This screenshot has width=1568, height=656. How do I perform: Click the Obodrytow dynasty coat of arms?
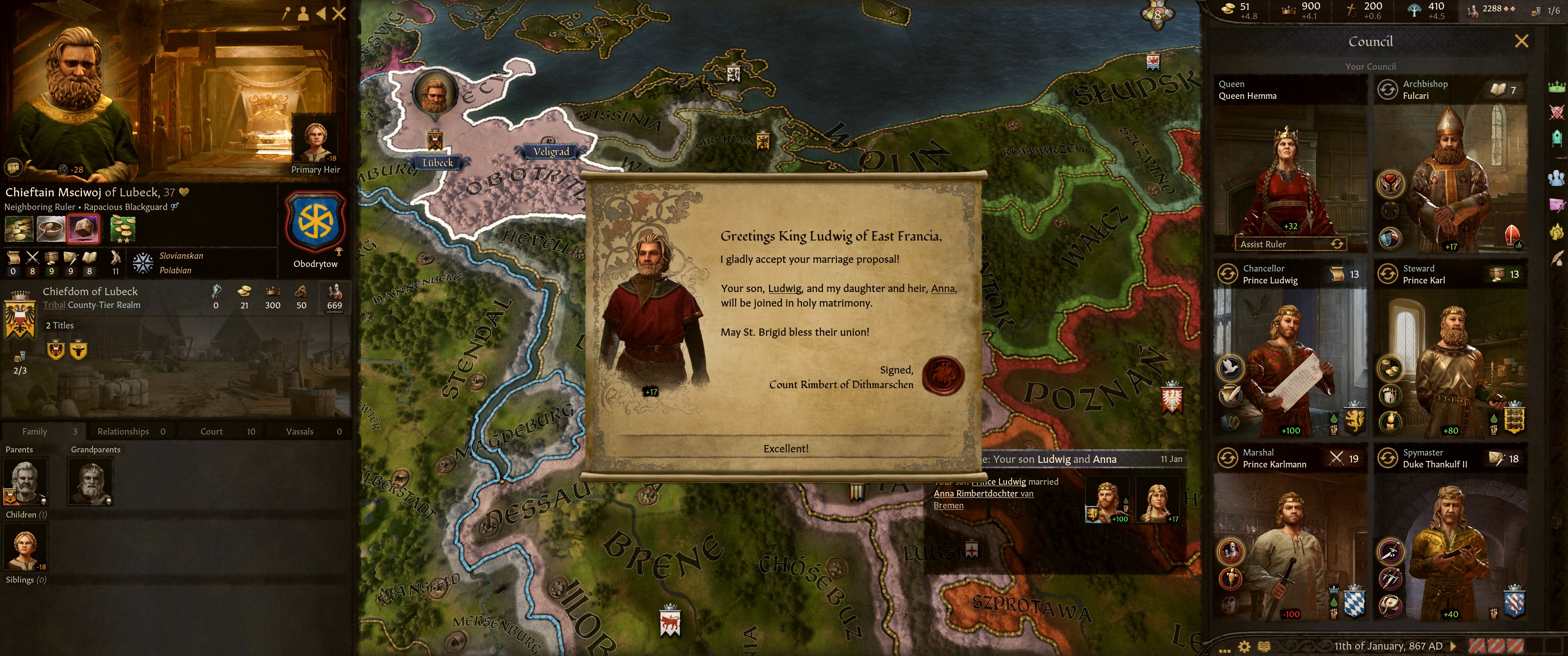click(315, 221)
